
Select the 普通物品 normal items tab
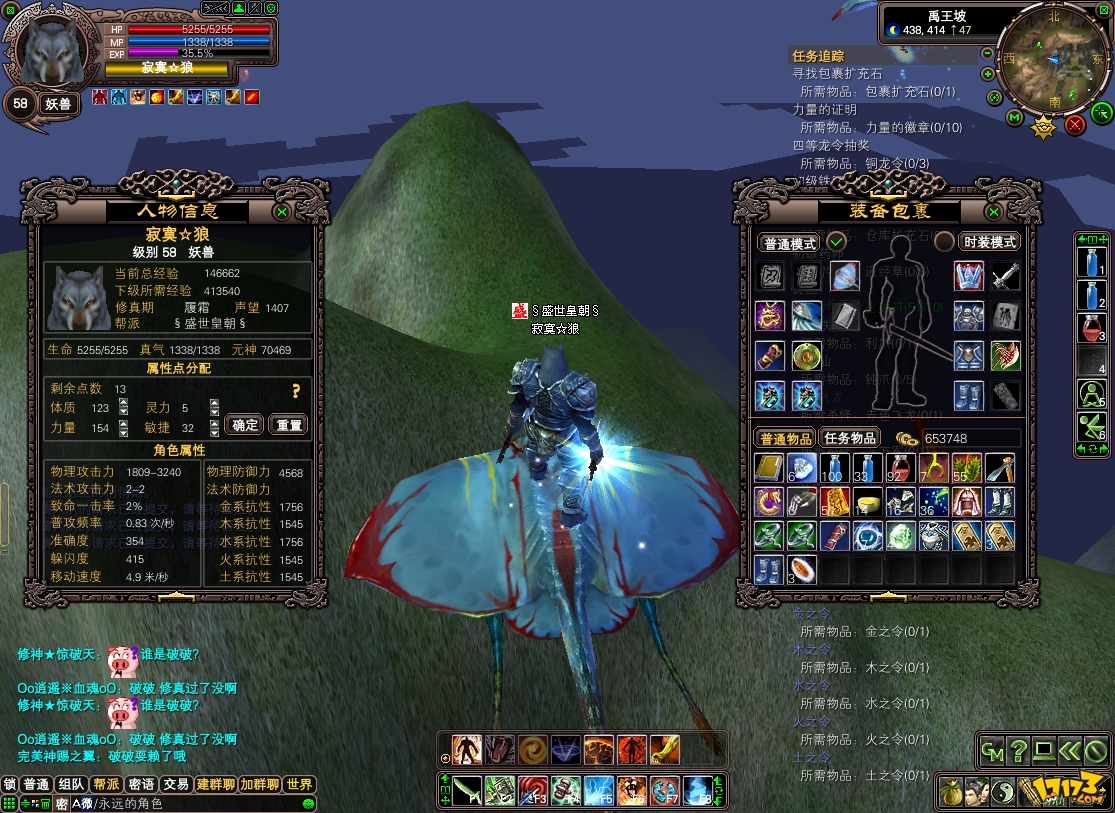786,438
